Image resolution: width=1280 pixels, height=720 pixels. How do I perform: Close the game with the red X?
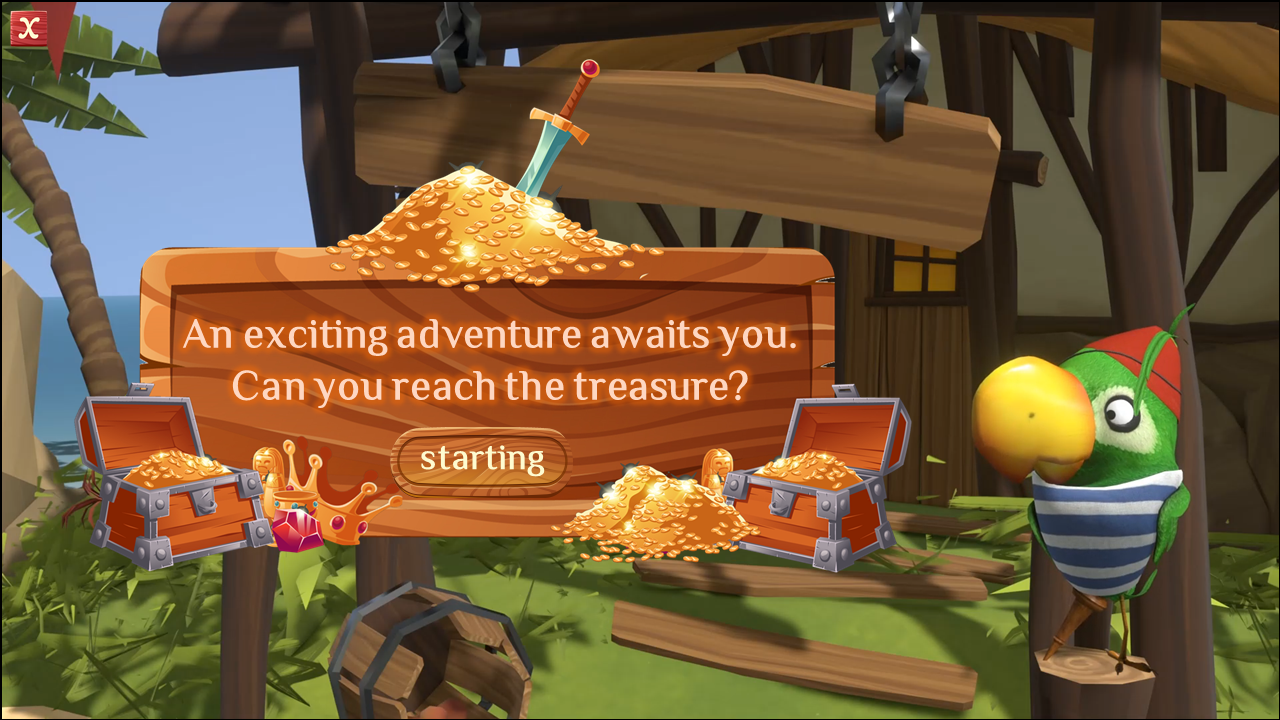pos(29,28)
